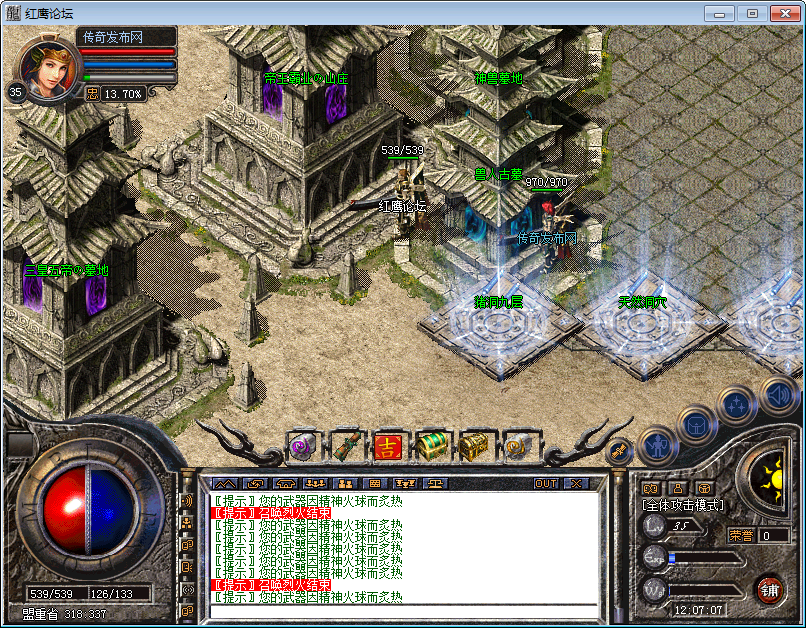806x628 pixels.
Task: Select the red 吉 charm slot
Action: pos(388,446)
